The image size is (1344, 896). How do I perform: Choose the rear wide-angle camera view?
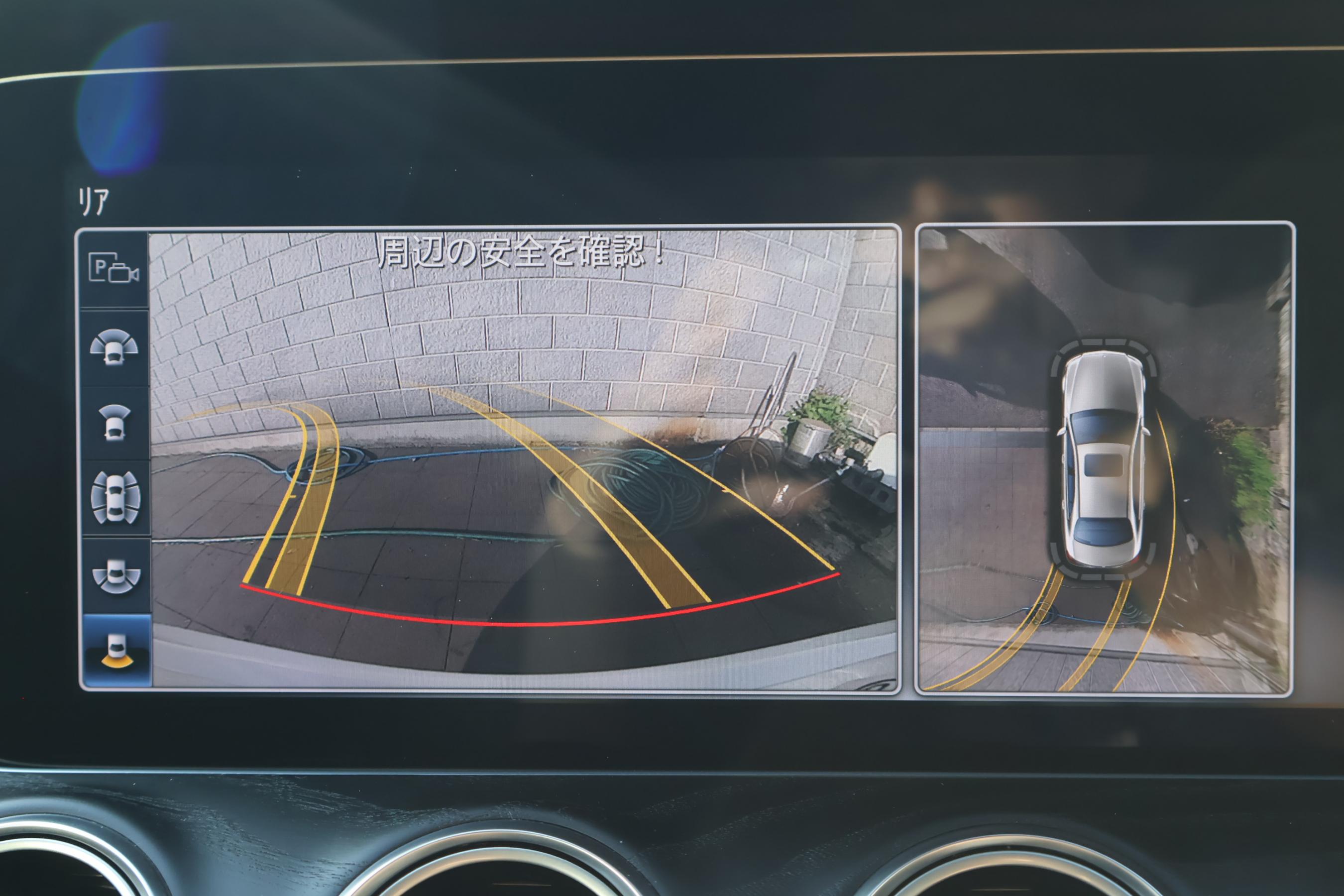tap(116, 575)
